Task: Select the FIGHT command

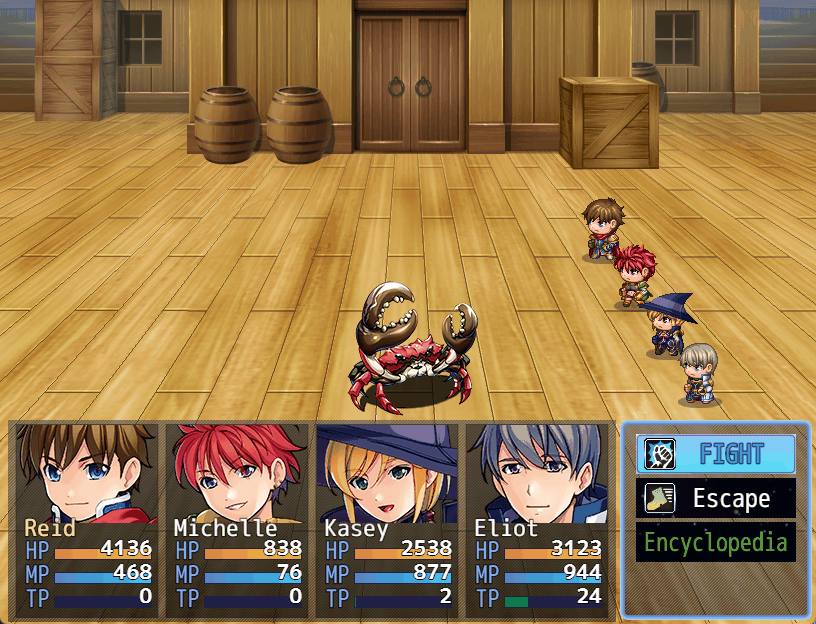Action: [716, 454]
